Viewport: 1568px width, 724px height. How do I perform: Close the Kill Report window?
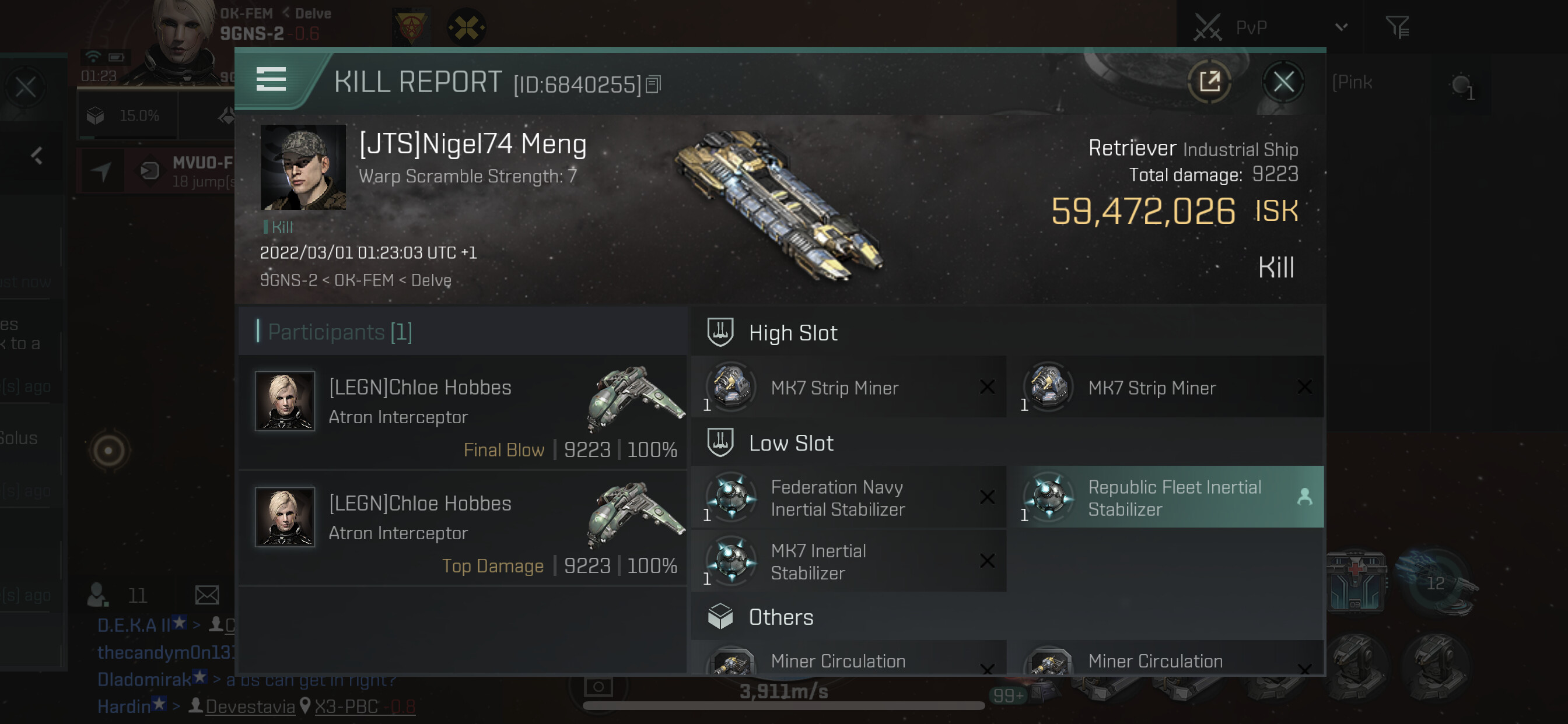pos(1283,82)
